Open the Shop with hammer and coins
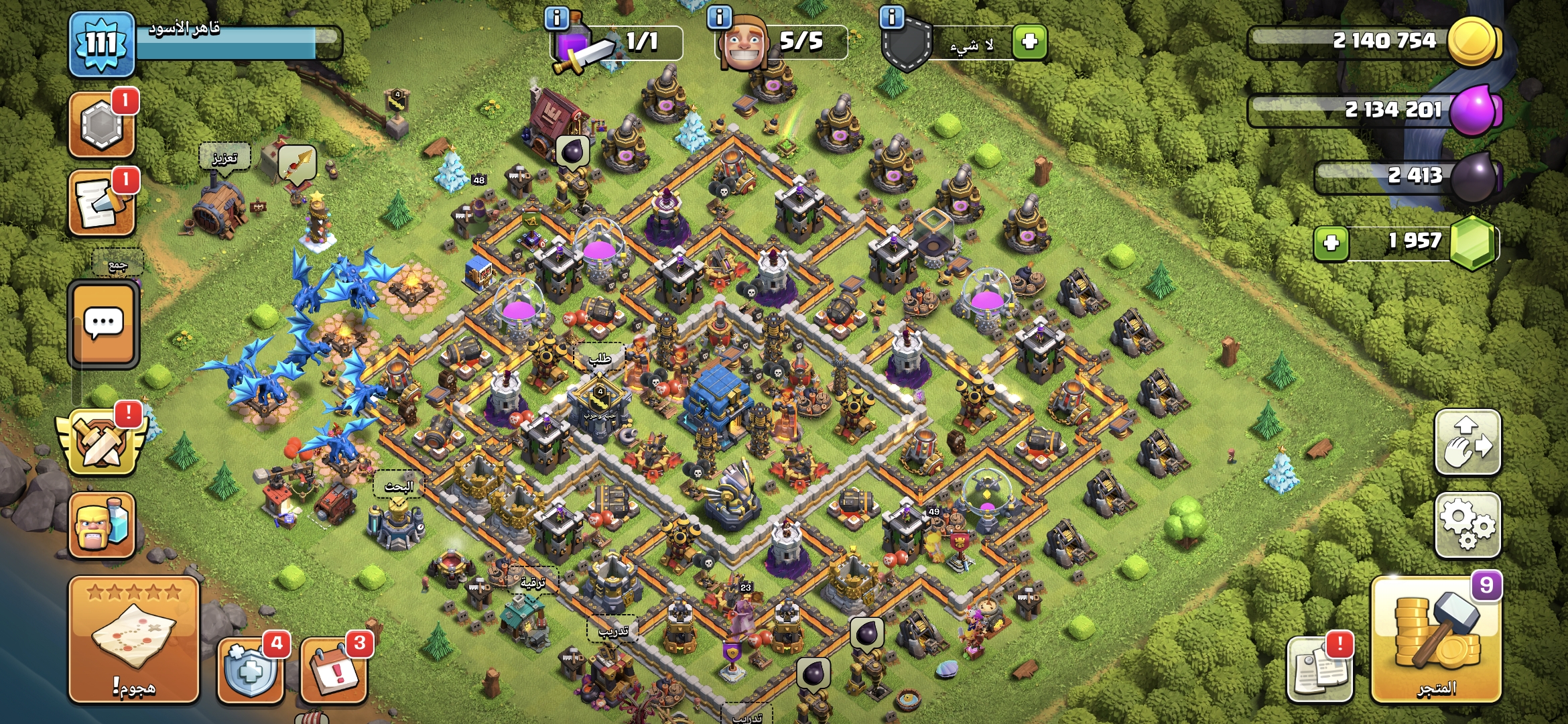This screenshot has width=1568, height=724. point(1436,640)
